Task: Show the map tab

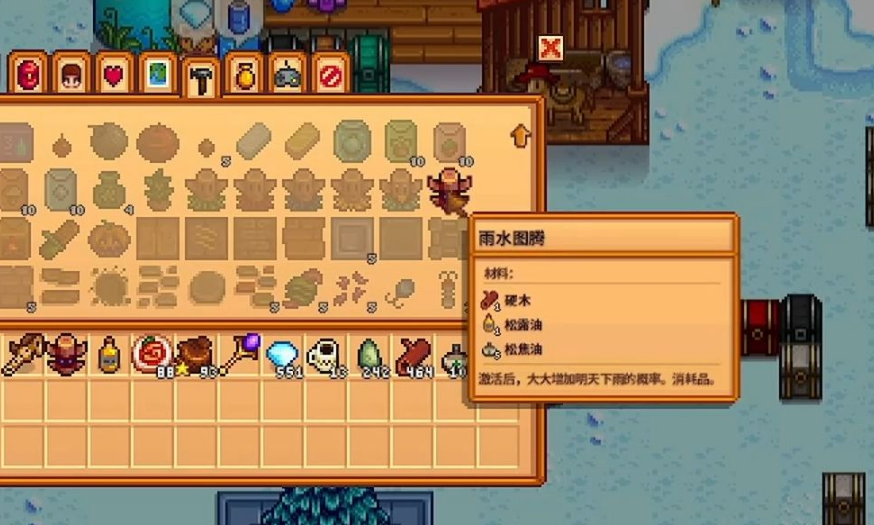Action: (157, 74)
